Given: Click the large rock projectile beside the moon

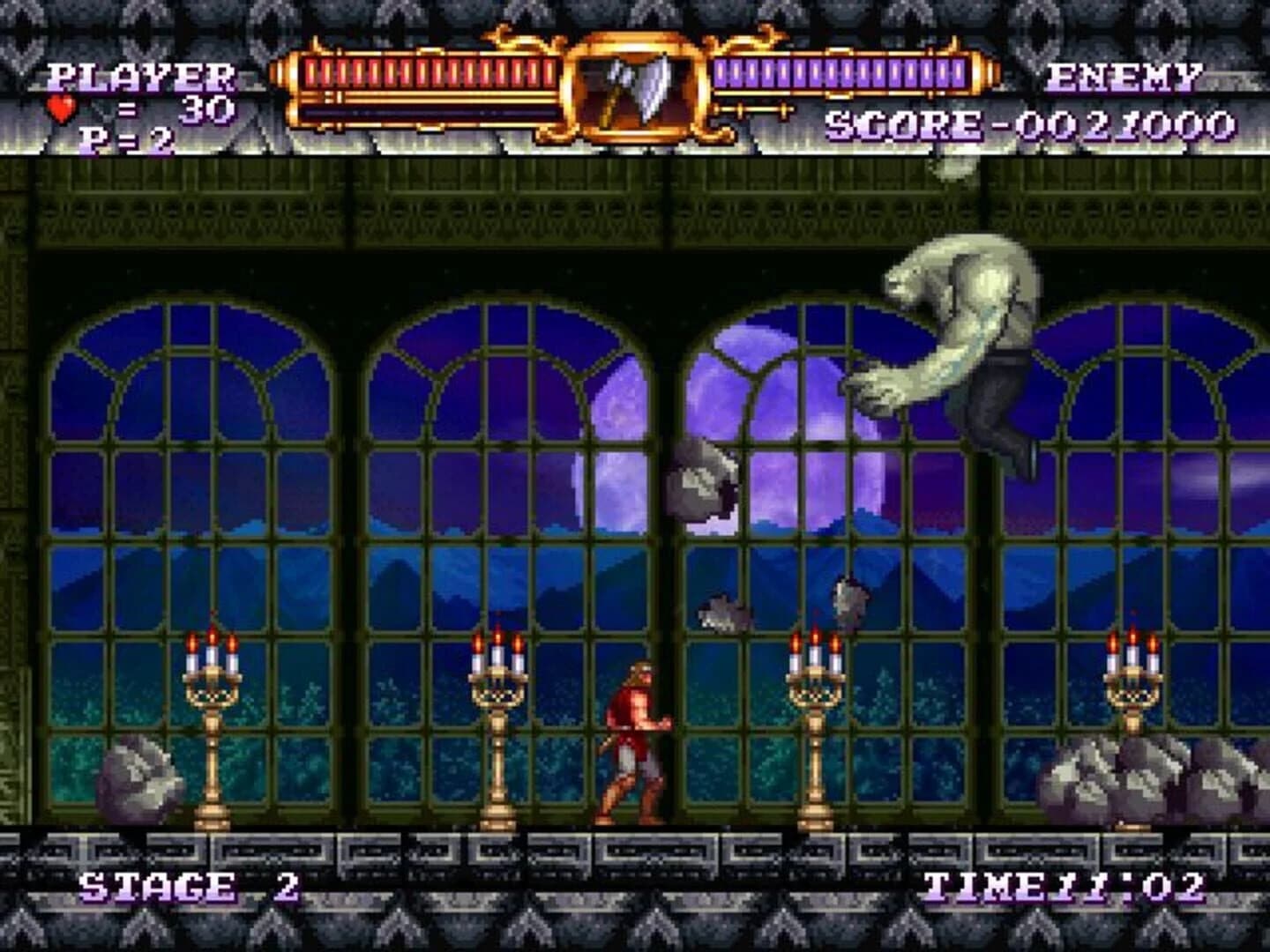Looking at the screenshot, I should coord(701,480).
